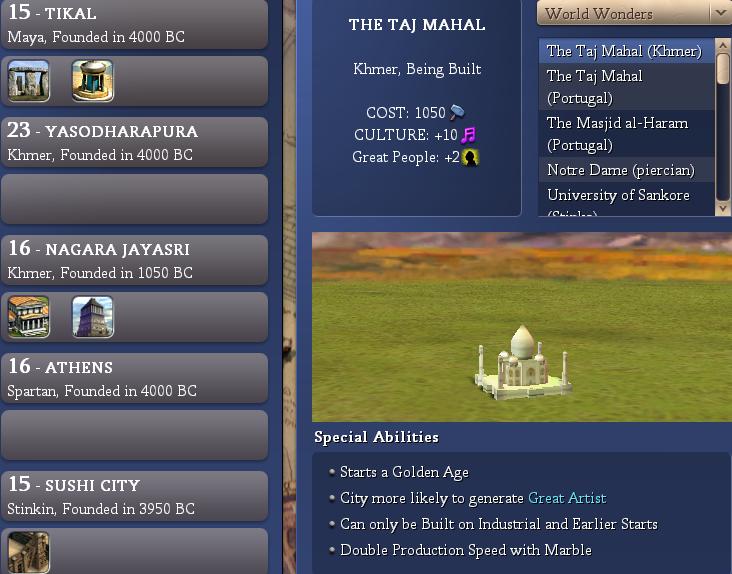
Task: Select the wonder icon under Sushi City
Action: tap(29, 552)
